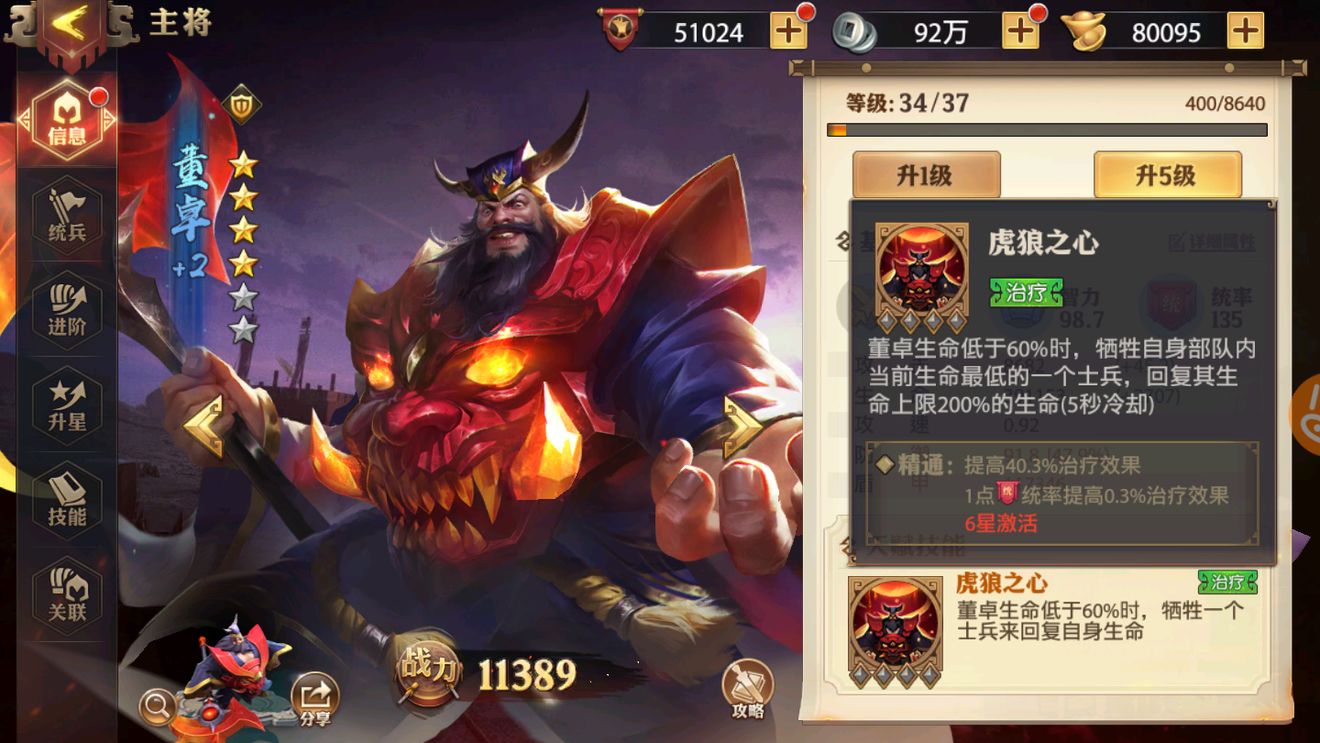This screenshot has height=743, width=1320.
Task: Click the plus to buy more 金币 coins
Action: 1020,31
